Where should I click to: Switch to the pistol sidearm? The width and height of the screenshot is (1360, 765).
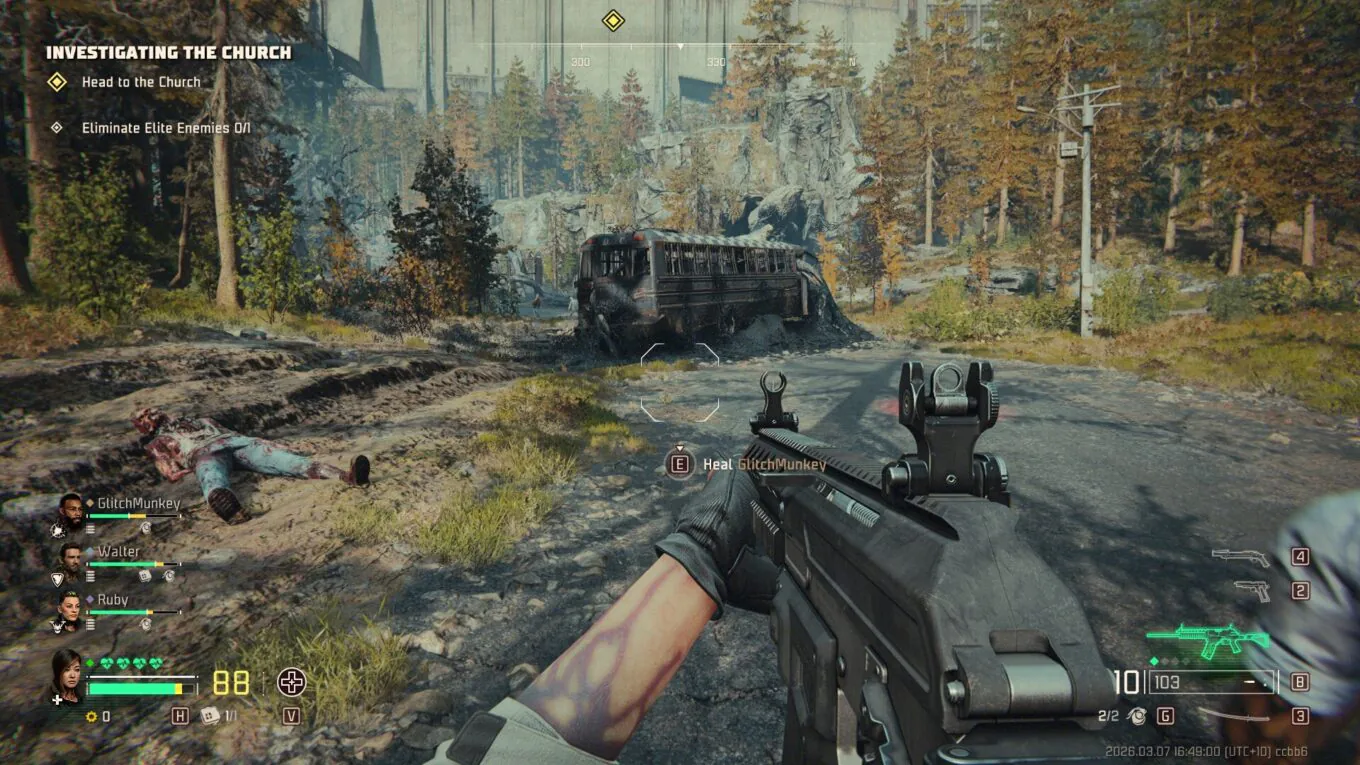pos(1252,590)
